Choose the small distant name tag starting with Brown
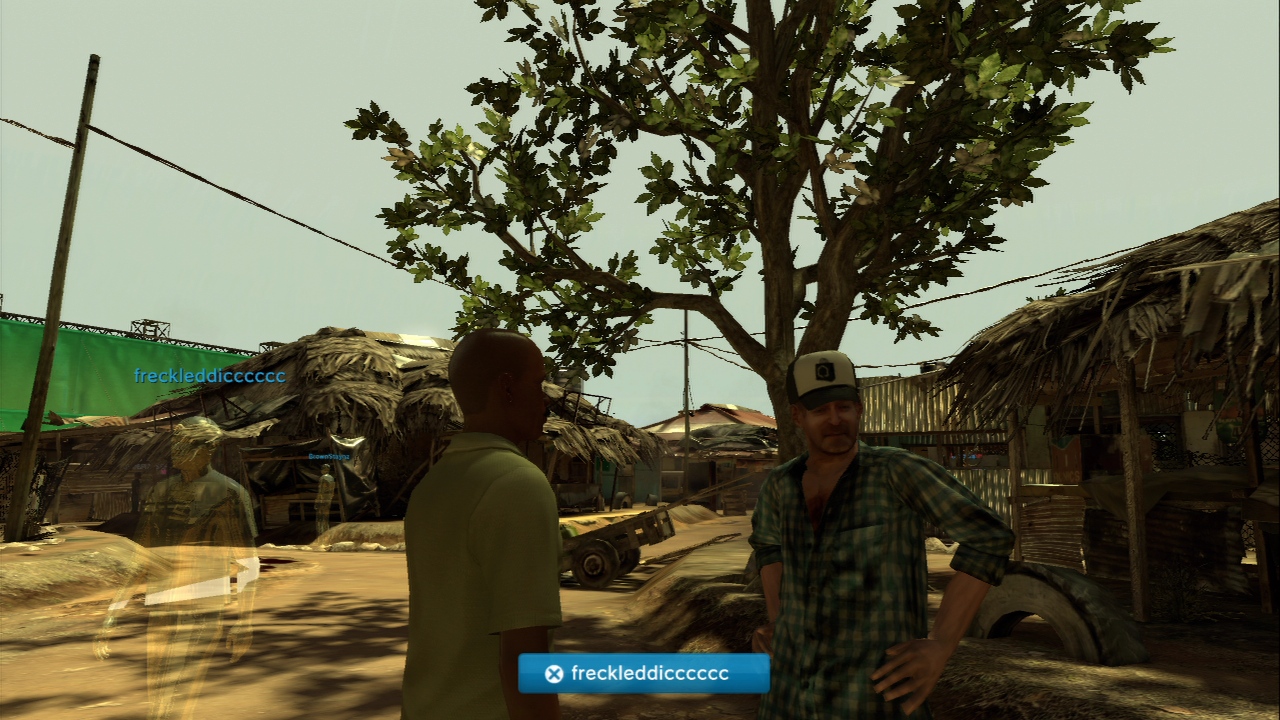Screen dimensions: 1280x720 click(x=329, y=456)
